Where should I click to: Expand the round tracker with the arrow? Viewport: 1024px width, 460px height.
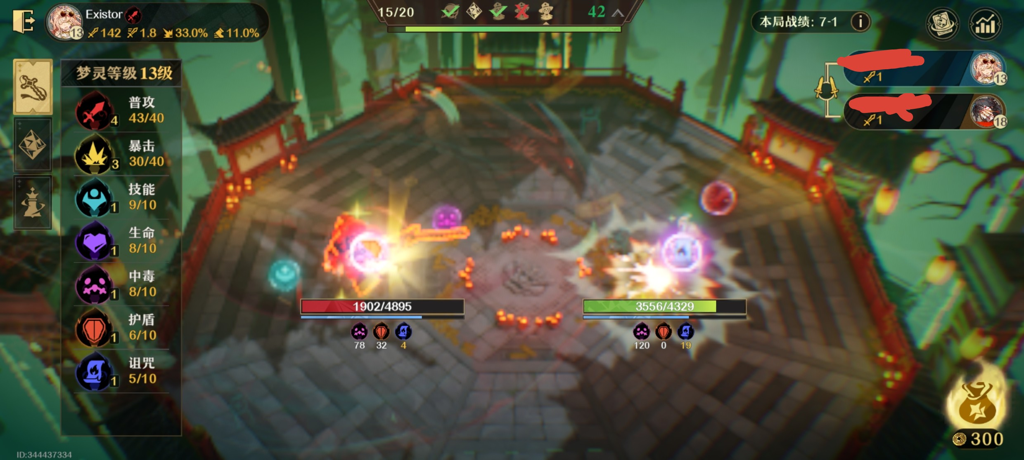pyautogui.click(x=618, y=13)
